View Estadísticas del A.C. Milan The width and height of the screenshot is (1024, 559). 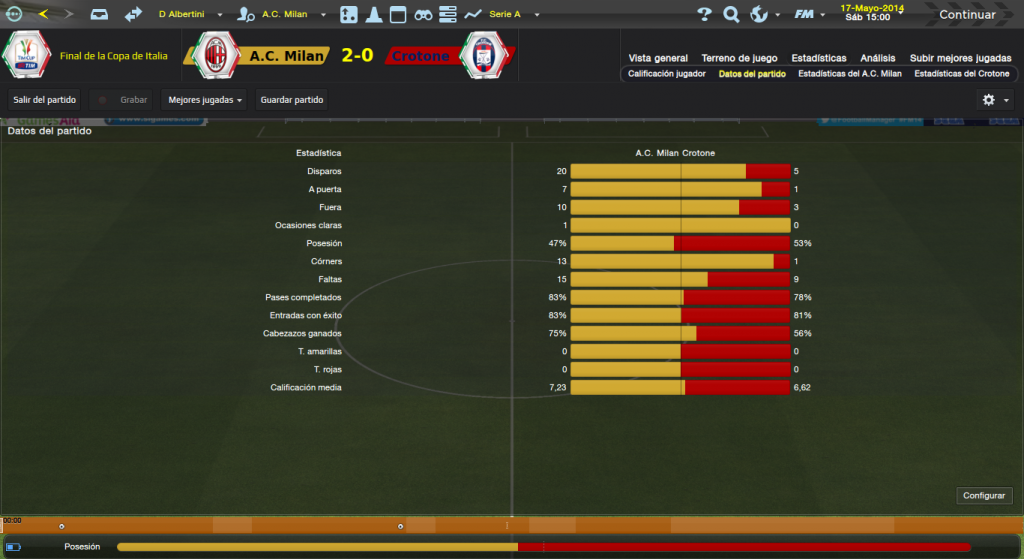(x=850, y=74)
